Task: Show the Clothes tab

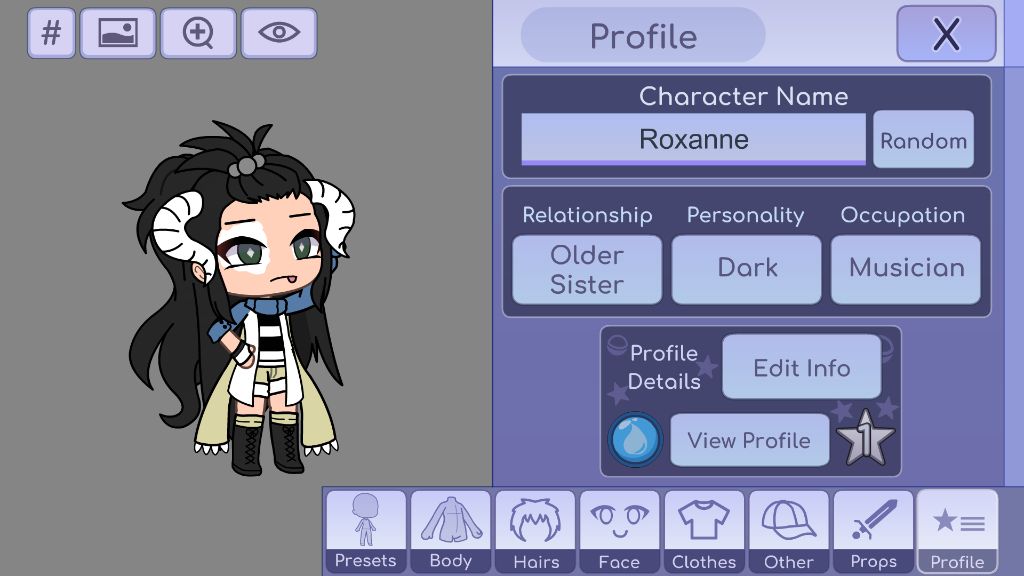Action: point(704,532)
